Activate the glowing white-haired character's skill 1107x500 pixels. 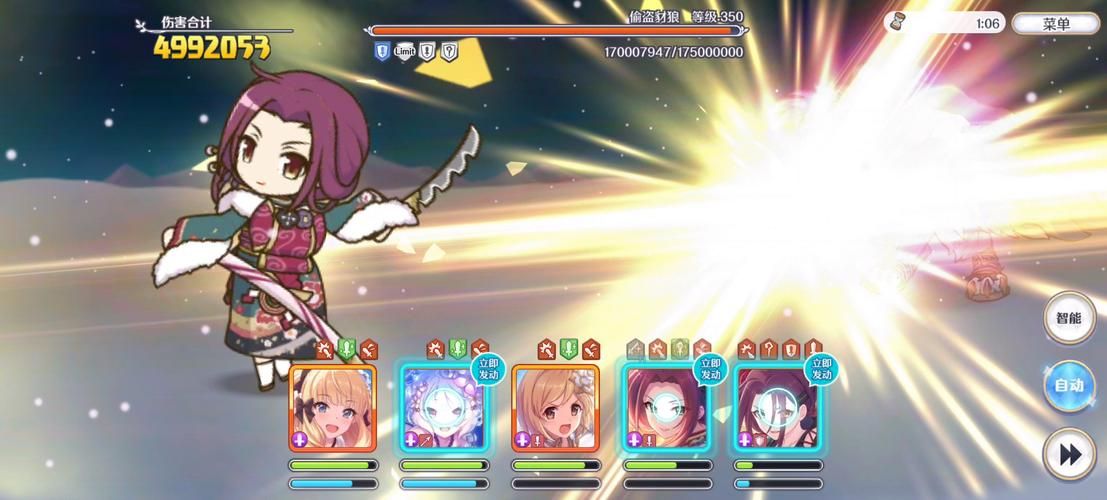[x=443, y=407]
